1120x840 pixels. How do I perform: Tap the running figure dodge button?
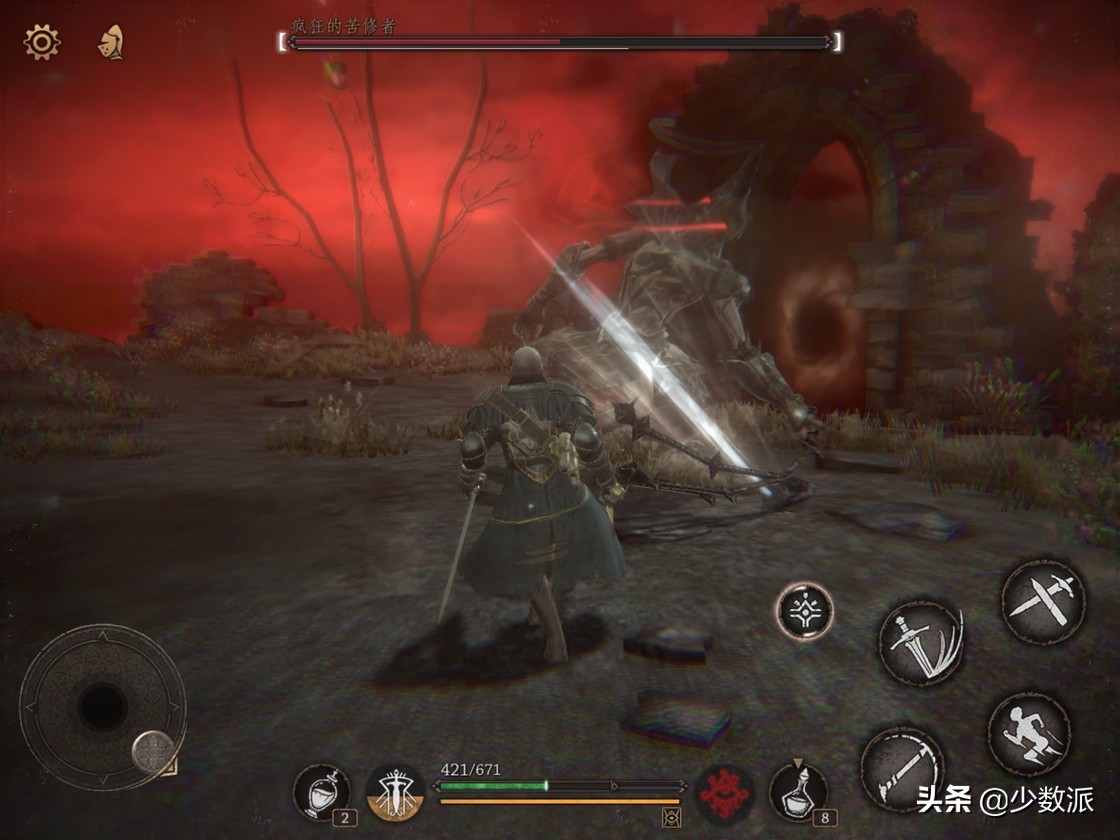[1030, 733]
